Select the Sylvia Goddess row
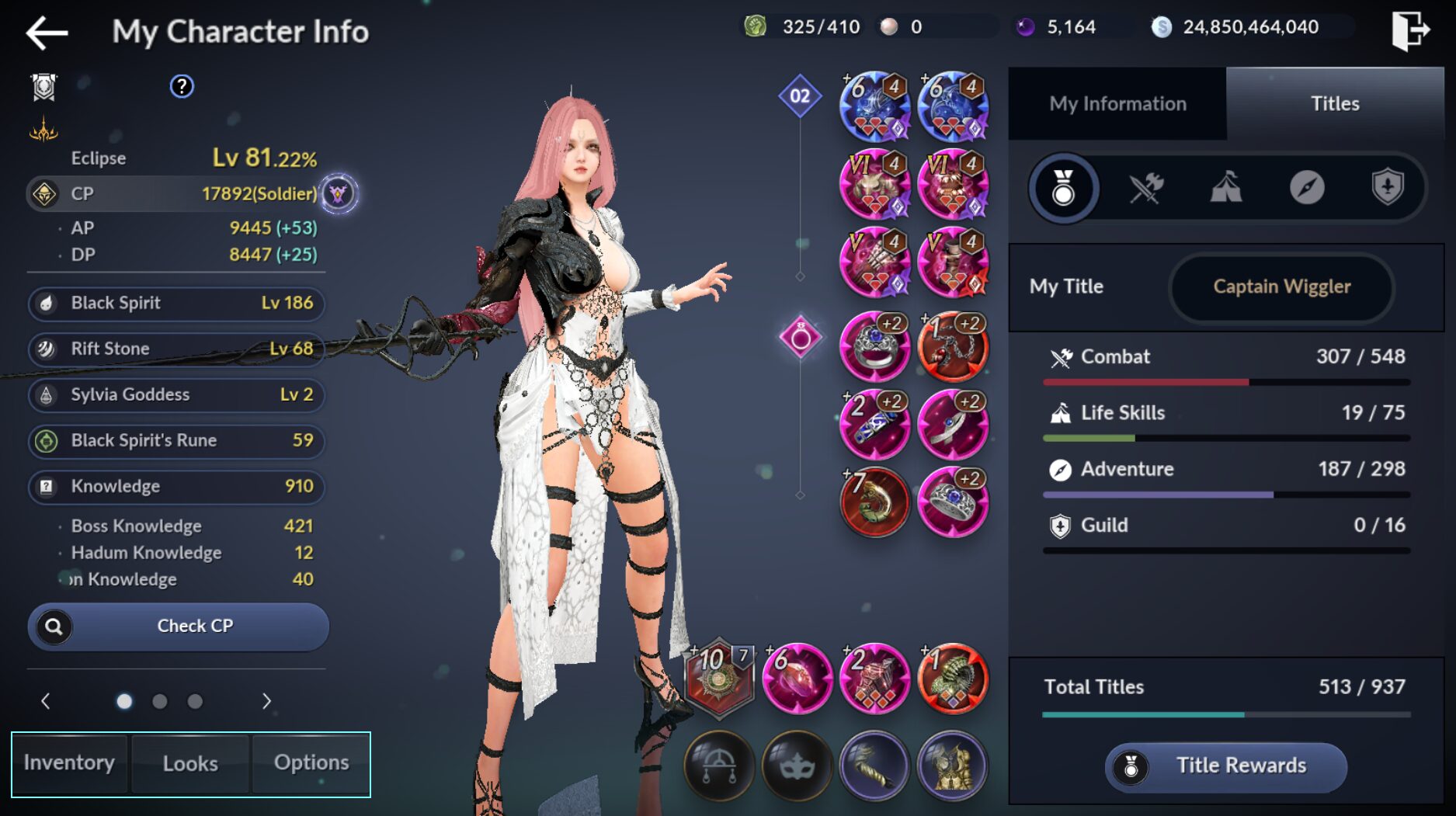The width and height of the screenshot is (1456, 816). pos(177,395)
